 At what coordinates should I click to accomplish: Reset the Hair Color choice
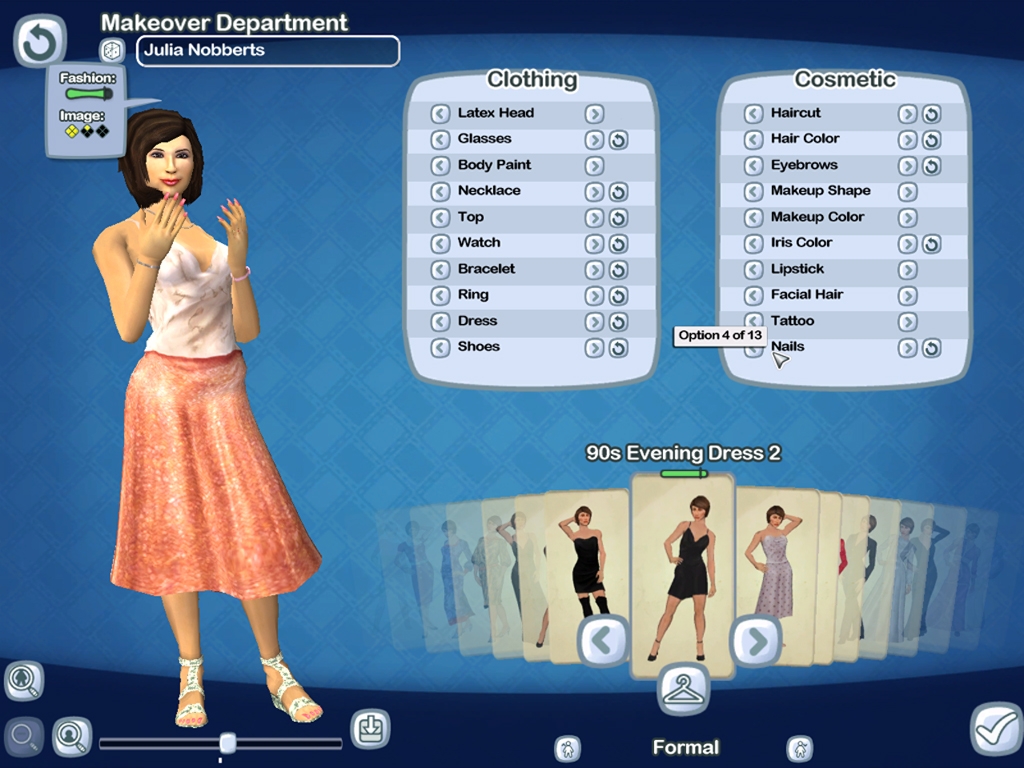click(931, 139)
